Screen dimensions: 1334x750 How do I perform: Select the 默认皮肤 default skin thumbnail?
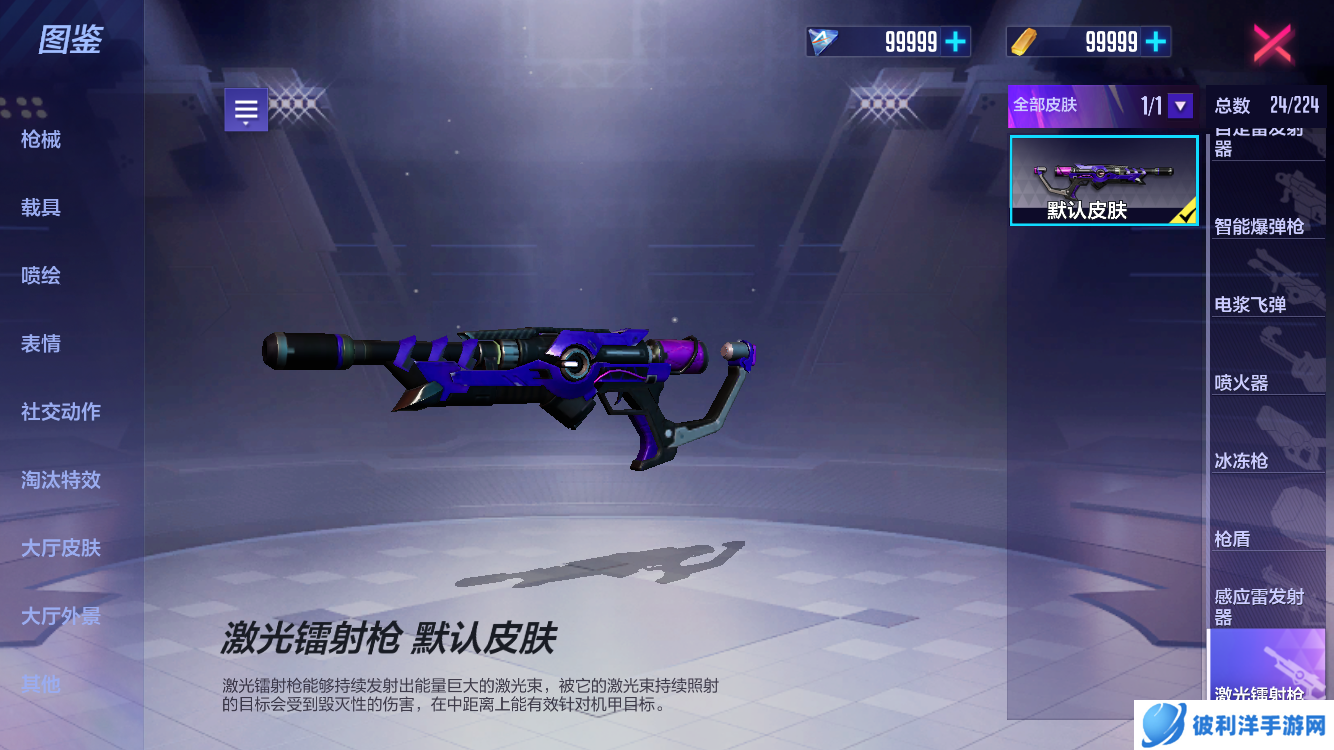pyautogui.click(x=1104, y=181)
